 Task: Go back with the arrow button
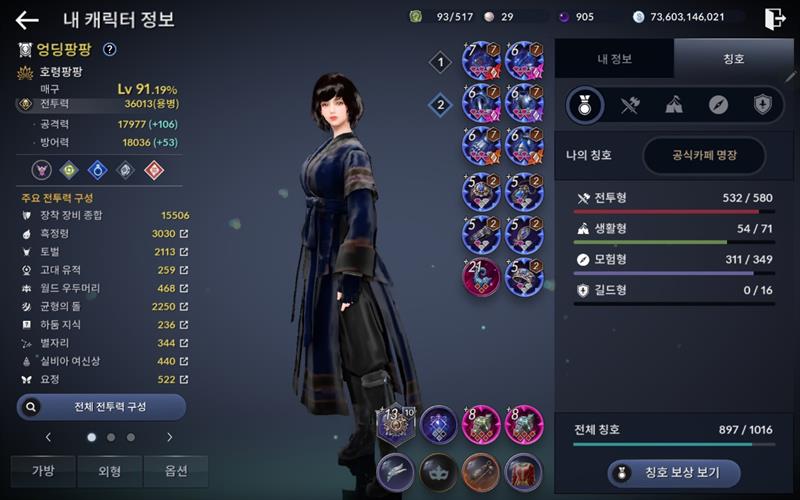[27, 20]
